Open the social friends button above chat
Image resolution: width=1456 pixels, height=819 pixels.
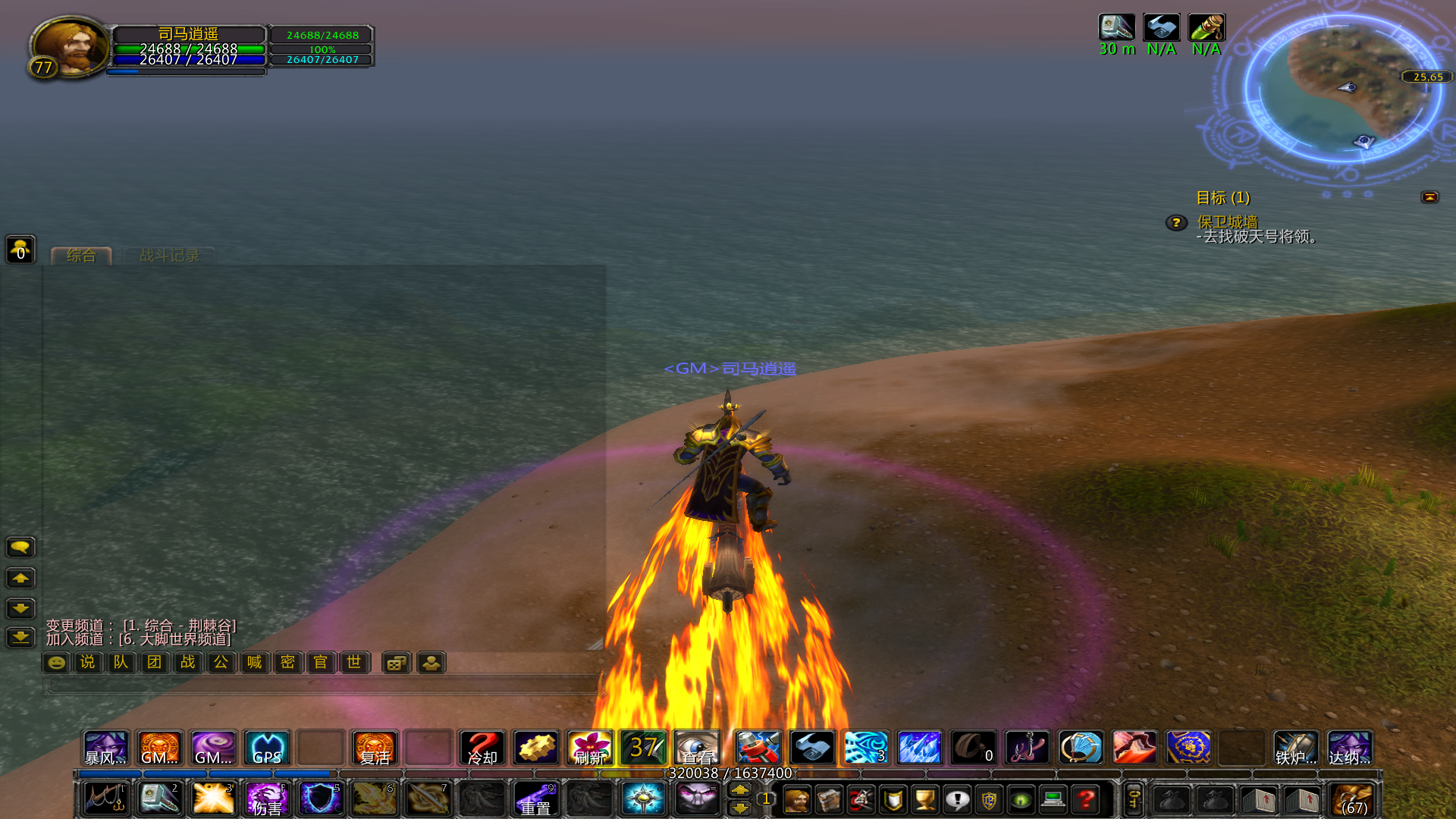20,249
